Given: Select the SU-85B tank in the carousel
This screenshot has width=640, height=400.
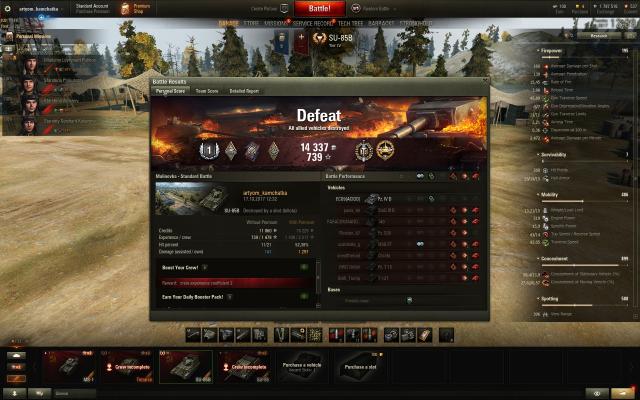Looking at the screenshot, I should click(187, 366).
